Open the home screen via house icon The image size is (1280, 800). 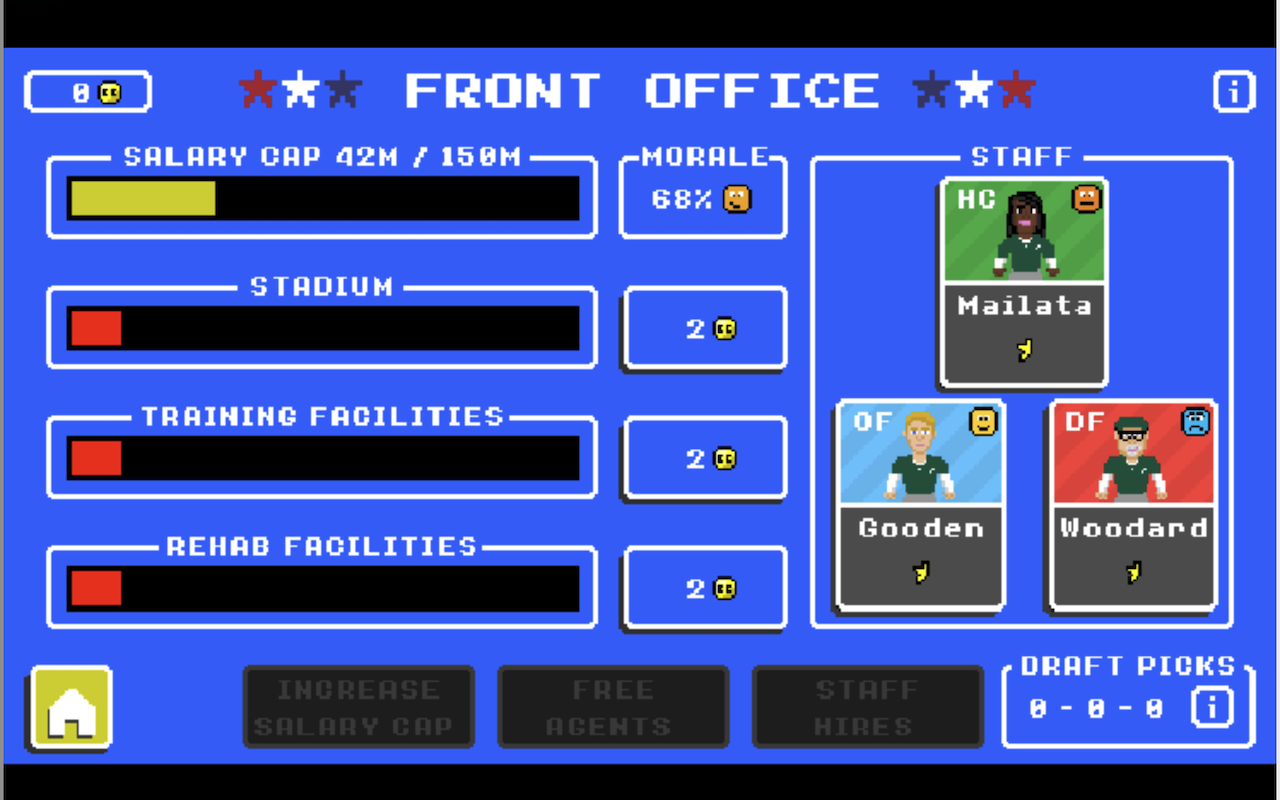(x=68, y=707)
